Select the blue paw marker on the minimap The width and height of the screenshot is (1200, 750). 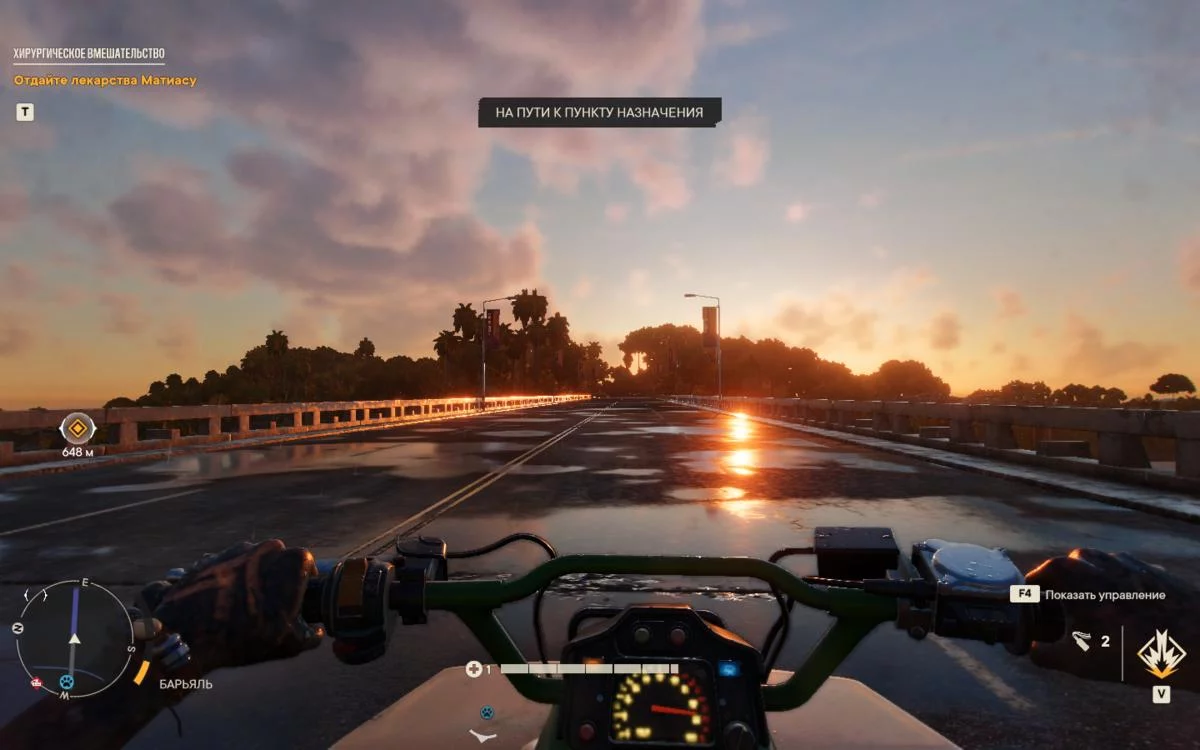coord(67,682)
